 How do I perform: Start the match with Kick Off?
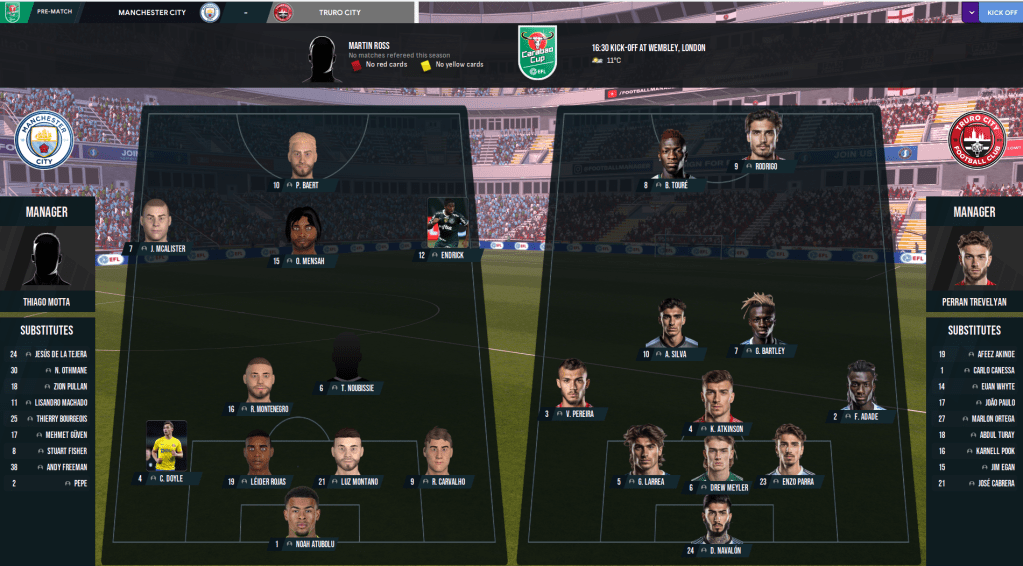[x=1000, y=13]
